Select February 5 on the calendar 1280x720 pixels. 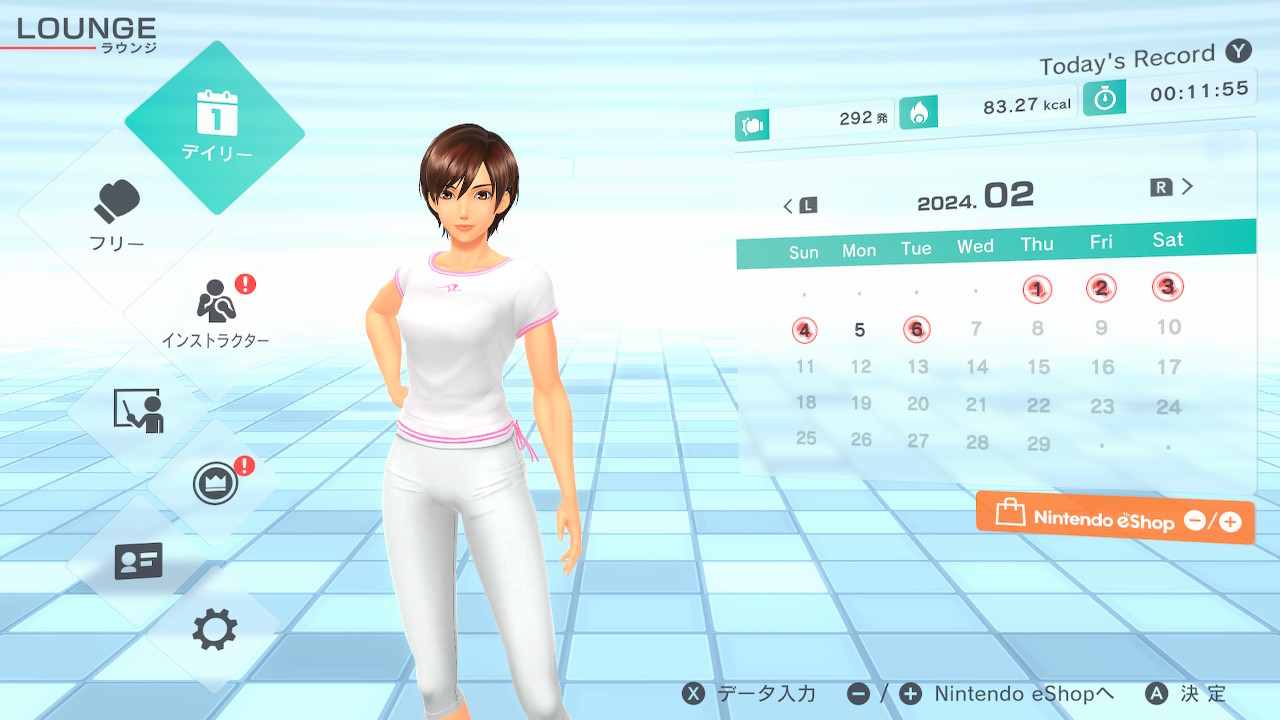tap(860, 330)
